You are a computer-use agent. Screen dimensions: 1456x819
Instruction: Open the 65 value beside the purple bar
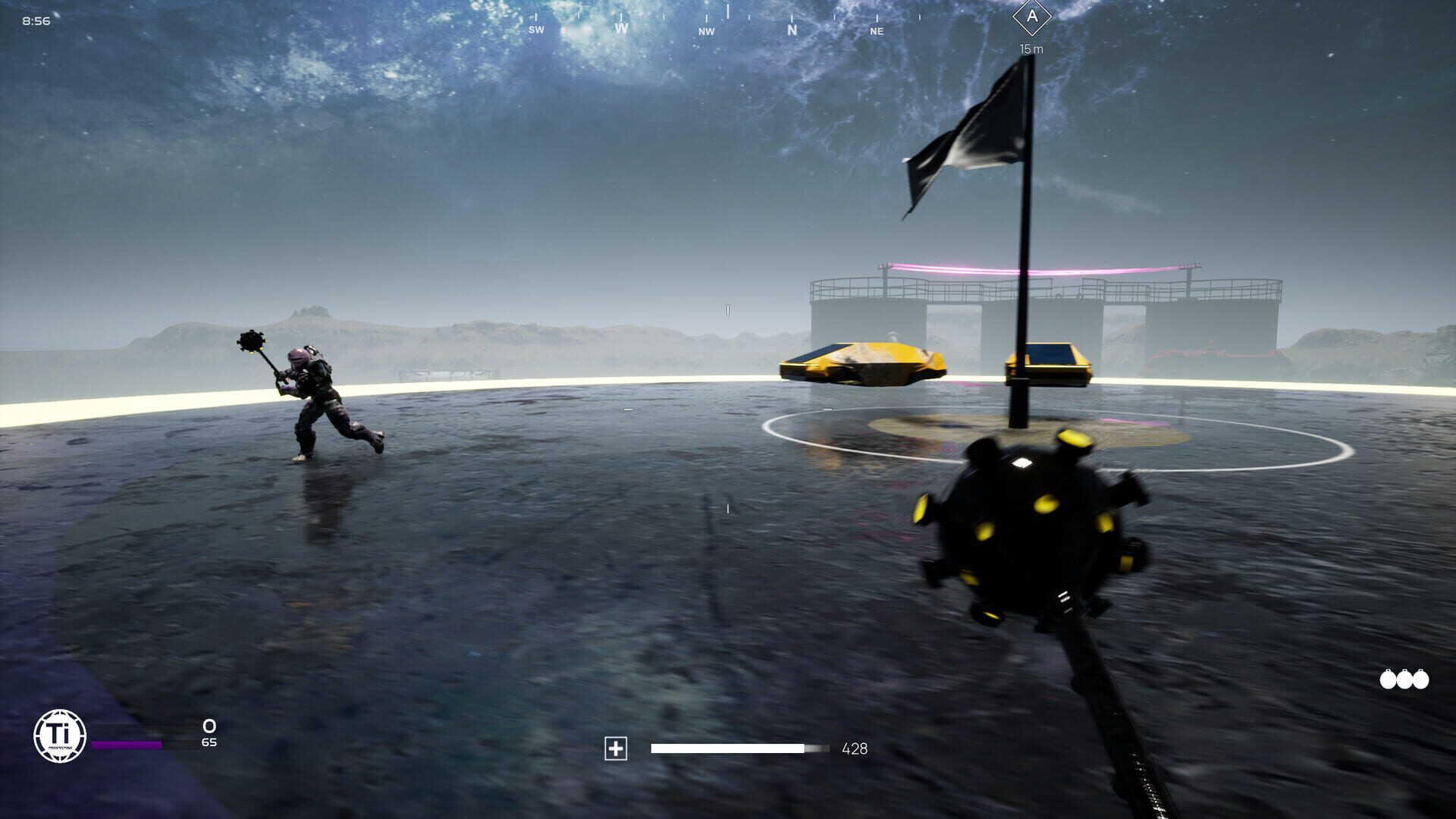pyautogui.click(x=209, y=743)
